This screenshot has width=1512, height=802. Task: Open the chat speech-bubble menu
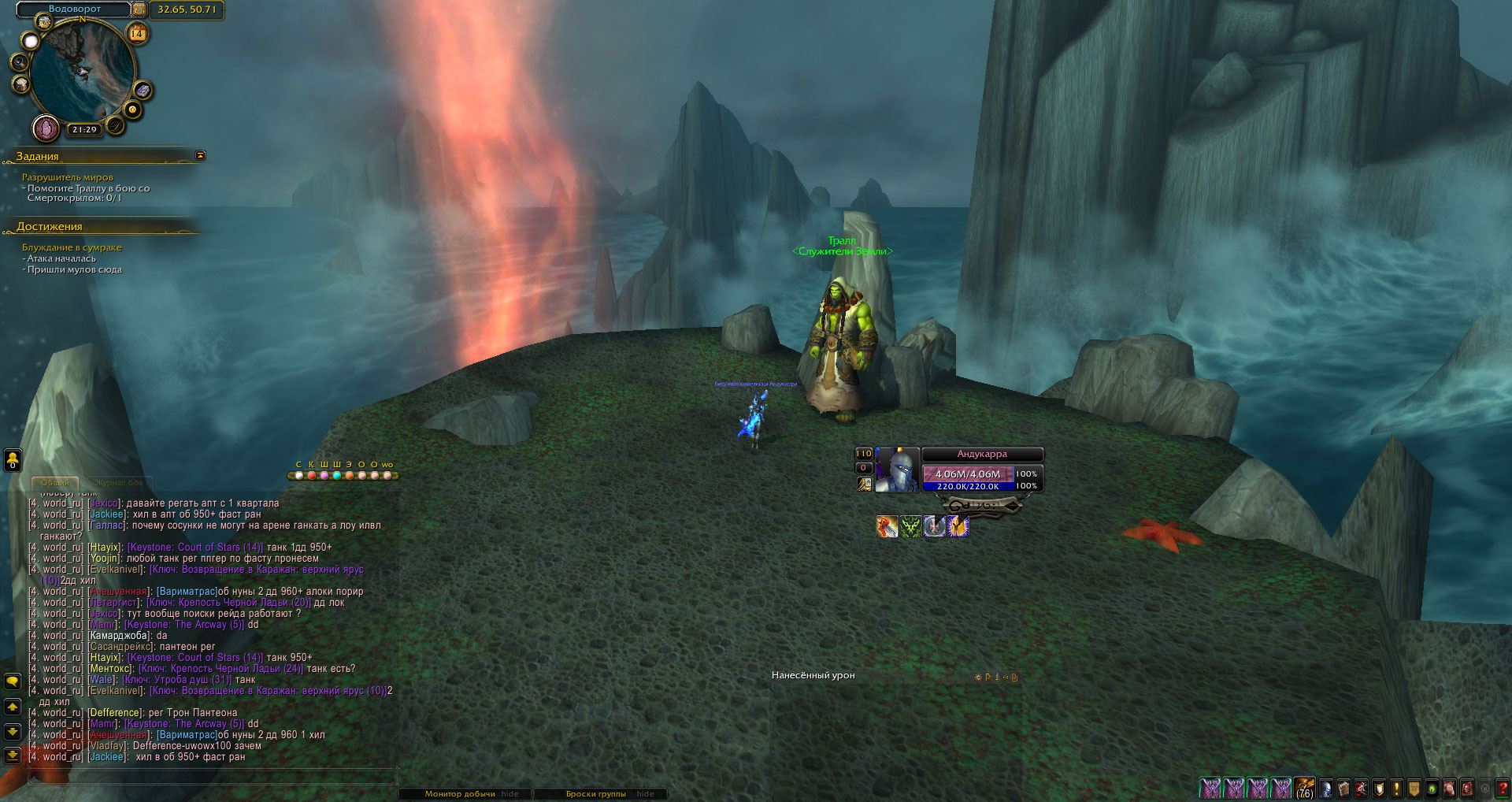[x=13, y=681]
